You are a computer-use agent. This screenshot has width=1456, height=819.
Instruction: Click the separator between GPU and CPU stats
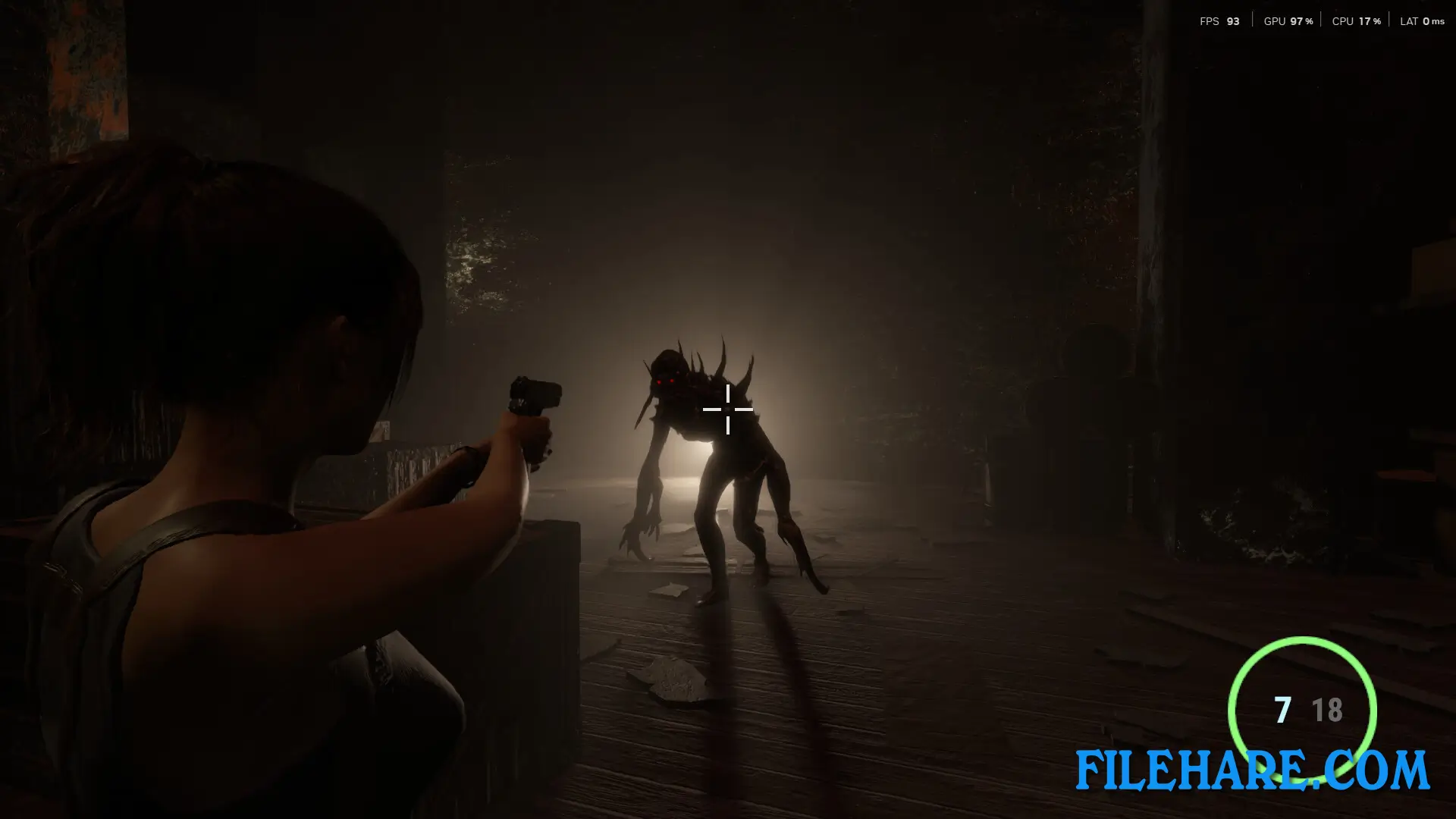click(x=1320, y=19)
